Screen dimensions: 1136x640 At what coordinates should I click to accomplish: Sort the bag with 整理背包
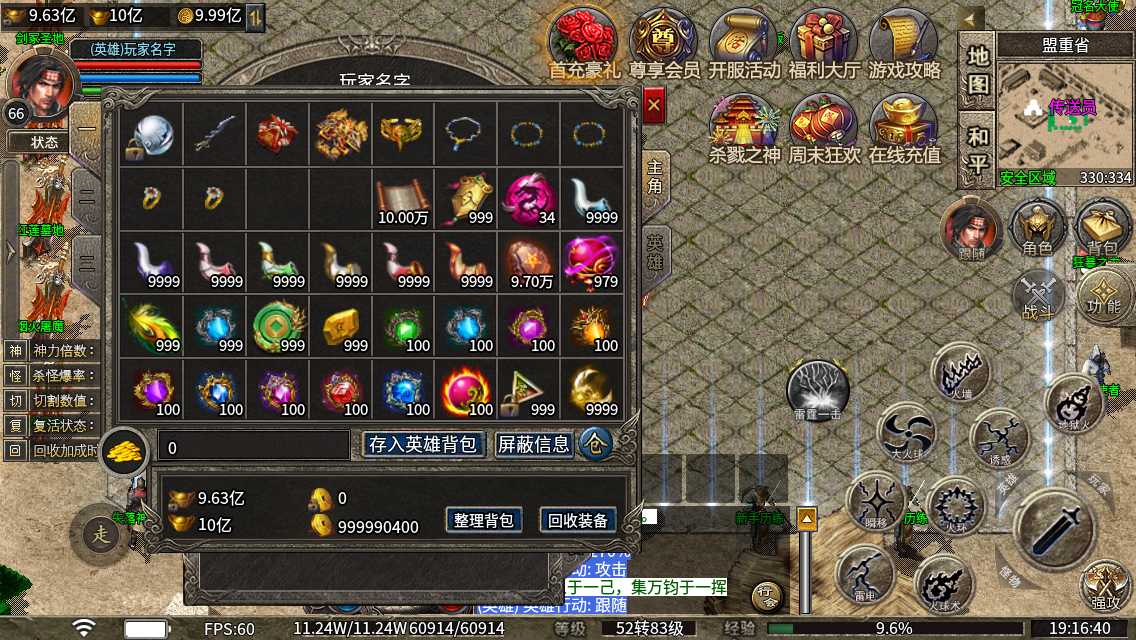(484, 520)
